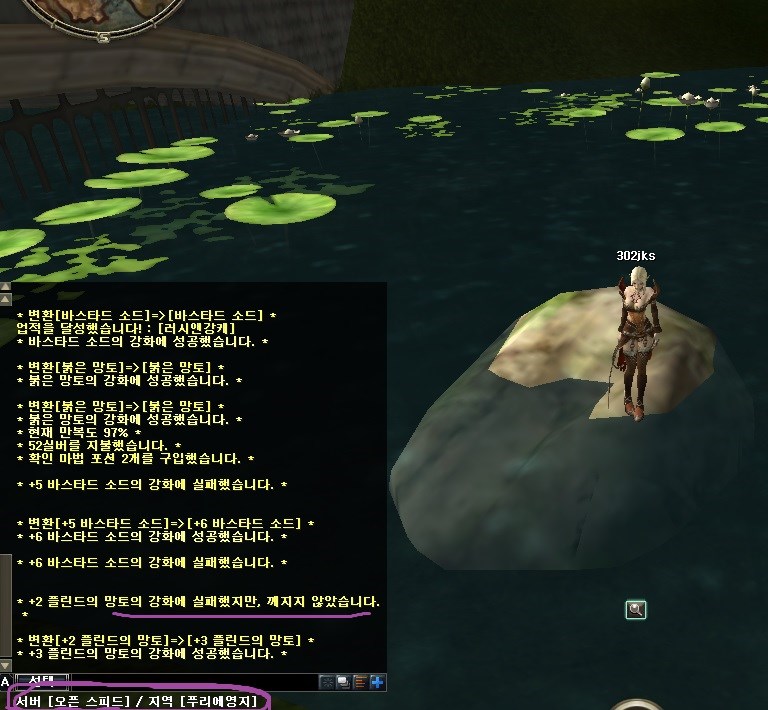
Task: Click the magnifying glass icon
Action: coord(635,609)
